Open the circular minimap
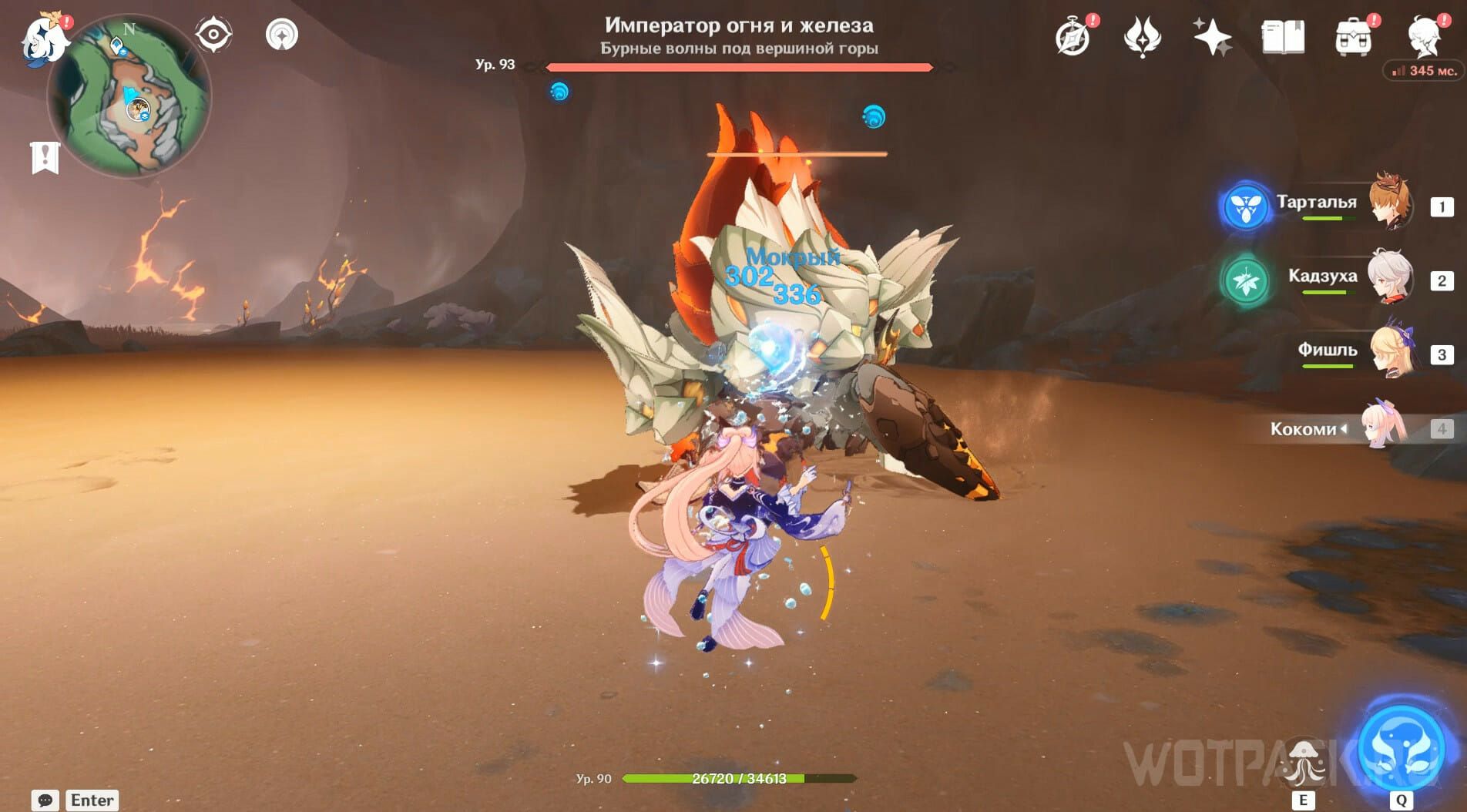The image size is (1467, 812). [x=129, y=98]
